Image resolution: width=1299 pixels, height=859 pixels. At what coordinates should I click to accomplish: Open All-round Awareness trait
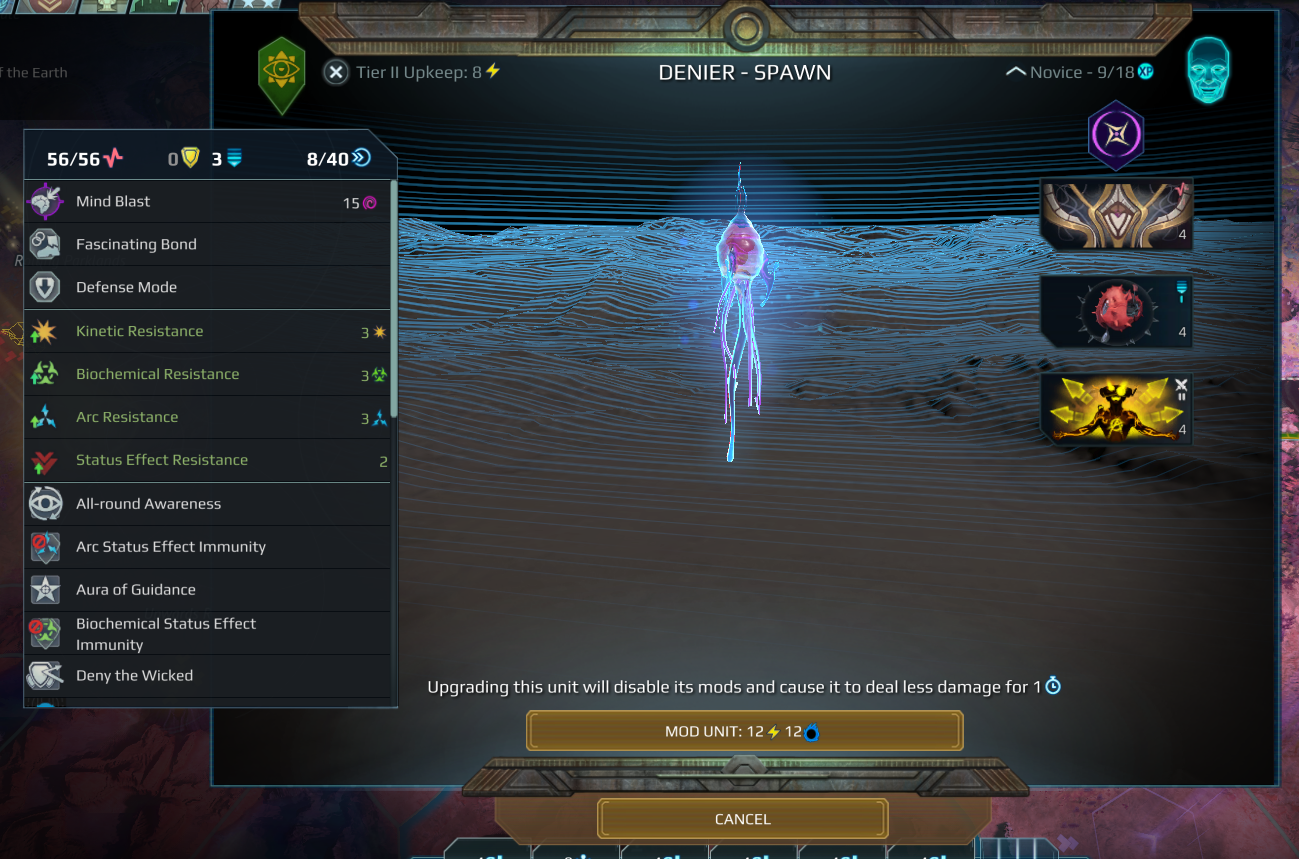[207, 504]
